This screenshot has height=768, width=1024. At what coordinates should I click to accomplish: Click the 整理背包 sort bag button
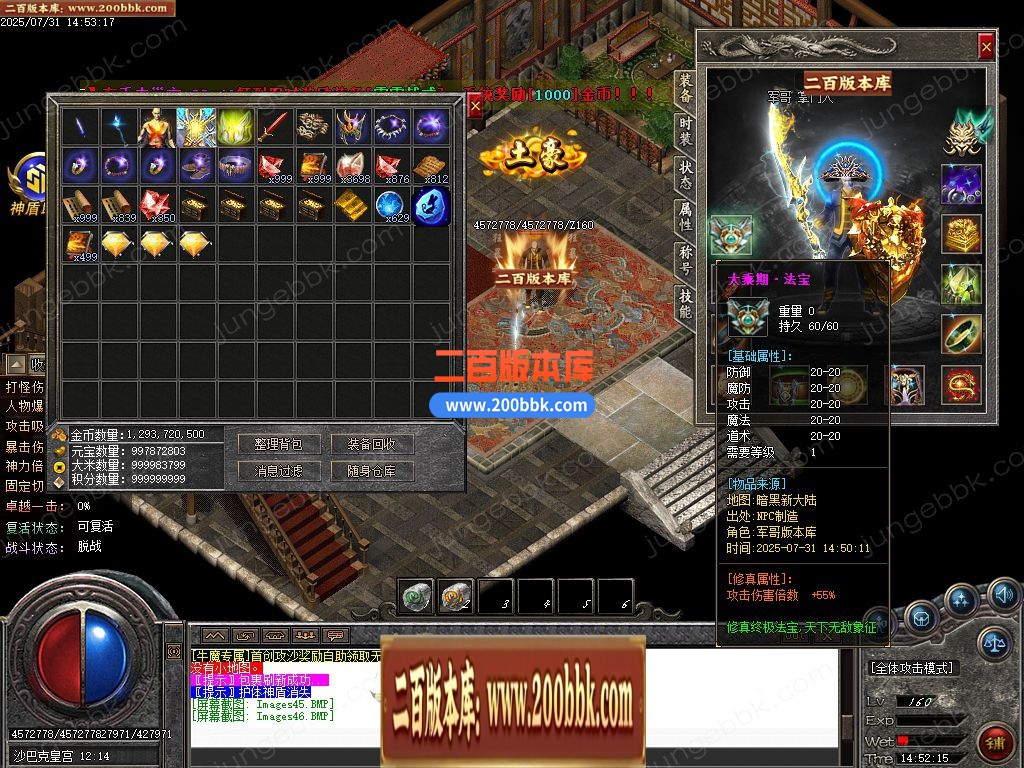[278, 443]
